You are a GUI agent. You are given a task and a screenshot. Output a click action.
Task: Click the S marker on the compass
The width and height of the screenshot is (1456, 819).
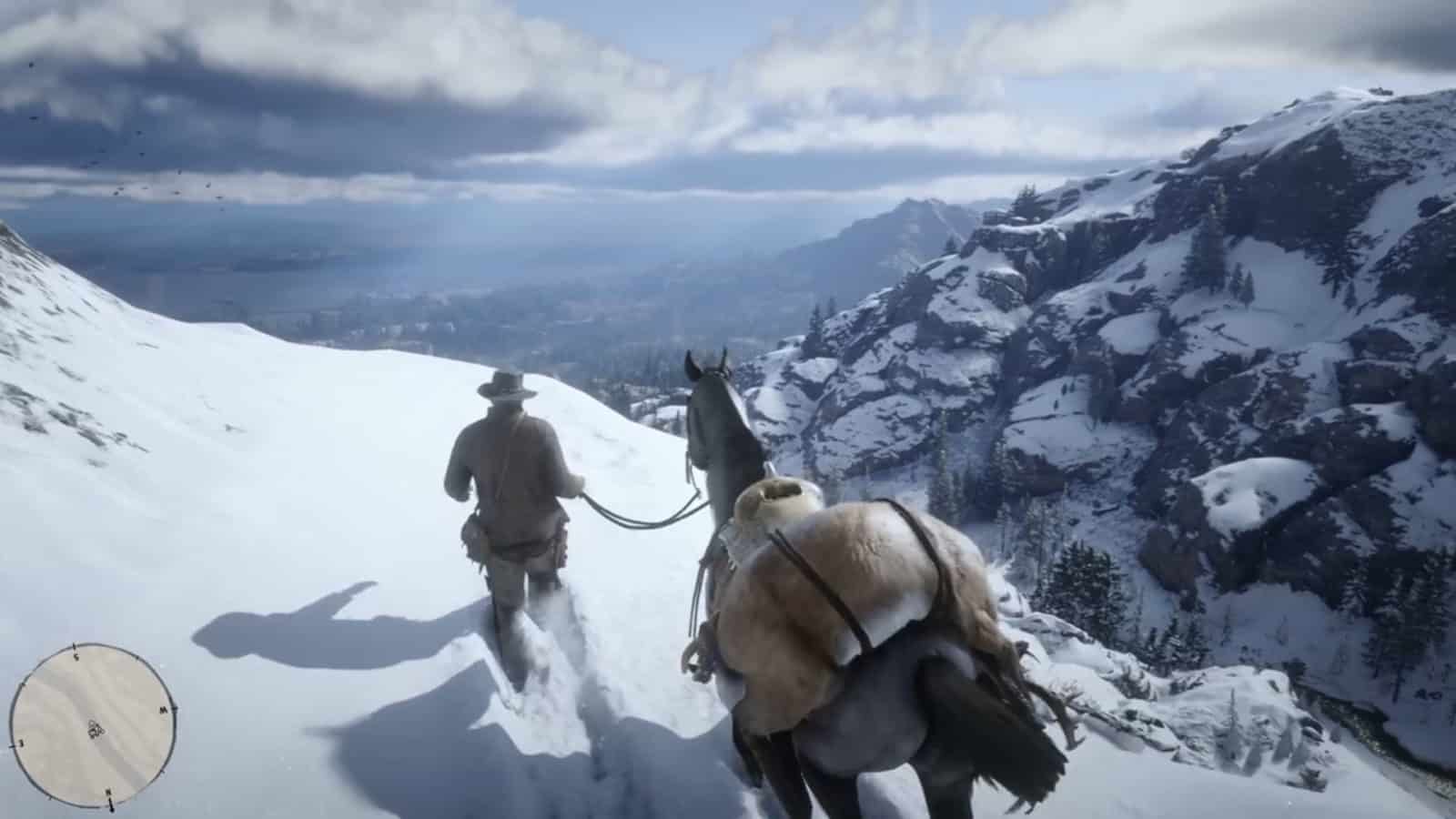coord(76,655)
